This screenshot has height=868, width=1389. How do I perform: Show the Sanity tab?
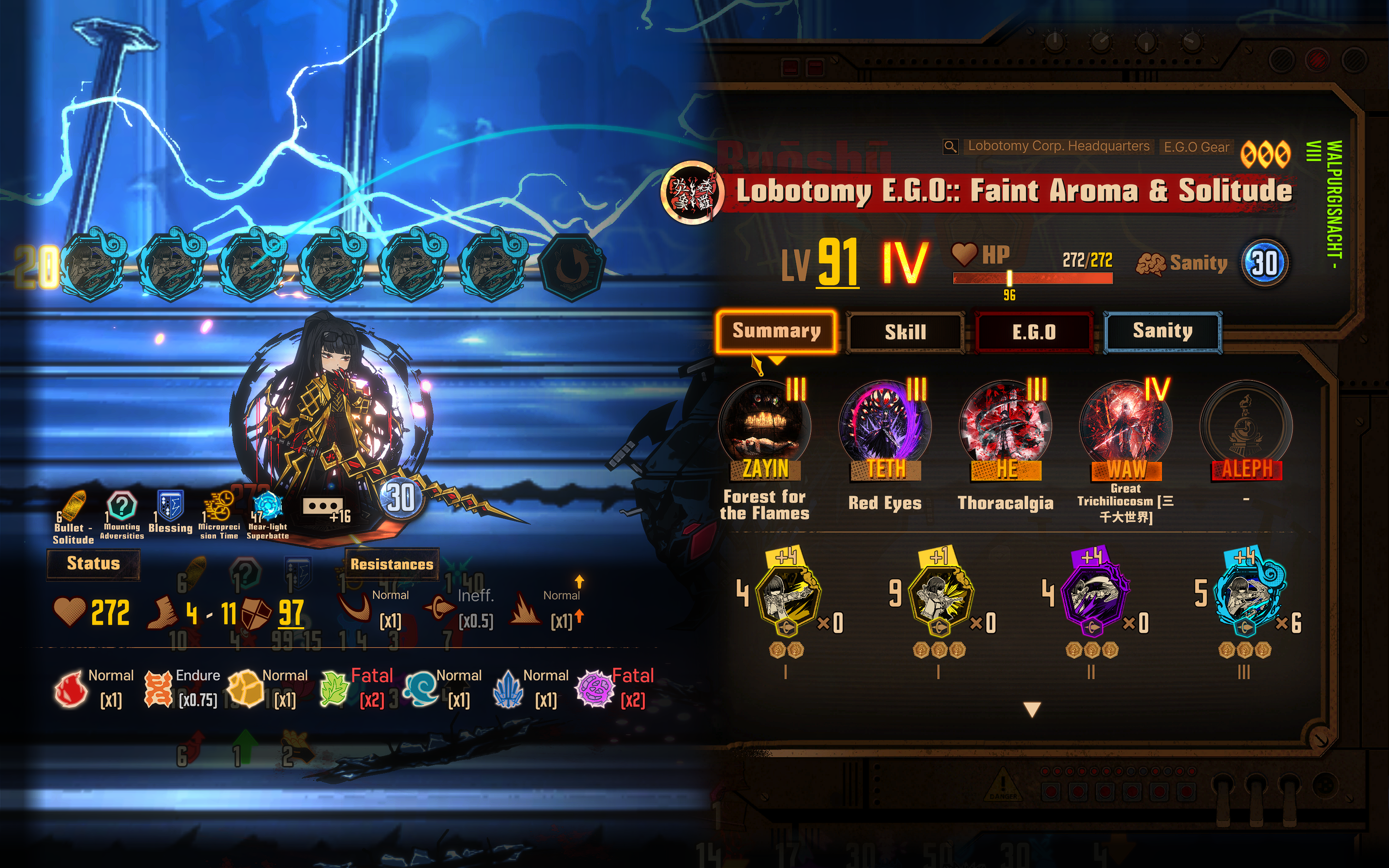[1162, 331]
